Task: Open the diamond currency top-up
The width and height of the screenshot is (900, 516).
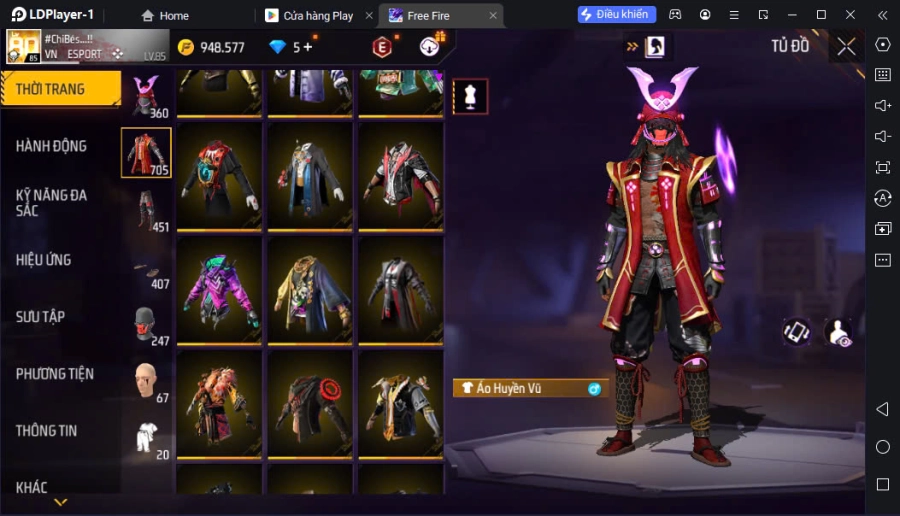Action: (290, 47)
